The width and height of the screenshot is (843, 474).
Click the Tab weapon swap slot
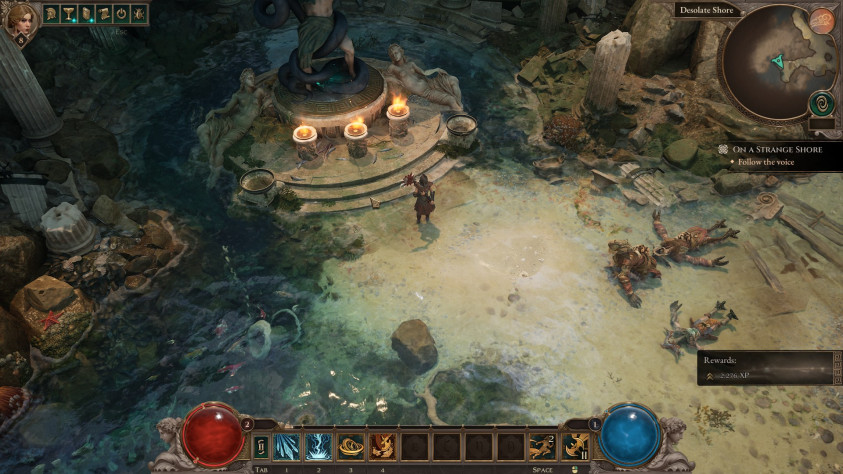pos(261,445)
